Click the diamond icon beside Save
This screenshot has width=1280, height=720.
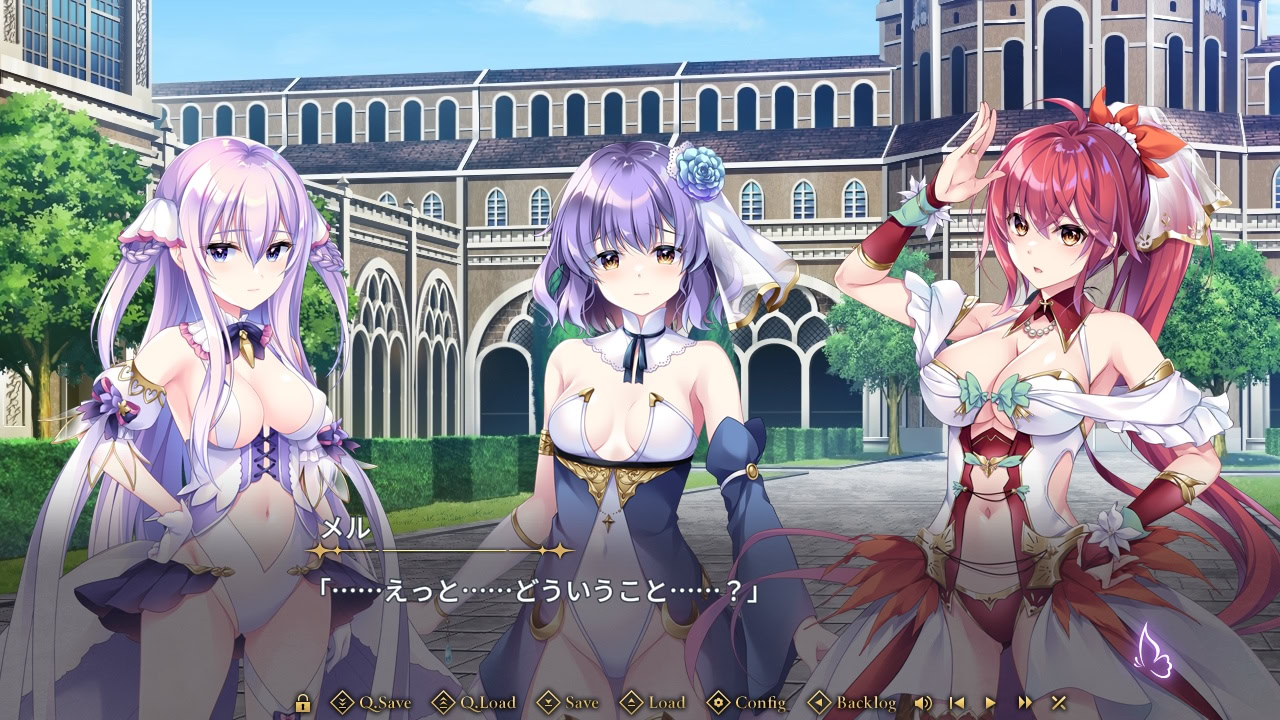[x=546, y=703]
